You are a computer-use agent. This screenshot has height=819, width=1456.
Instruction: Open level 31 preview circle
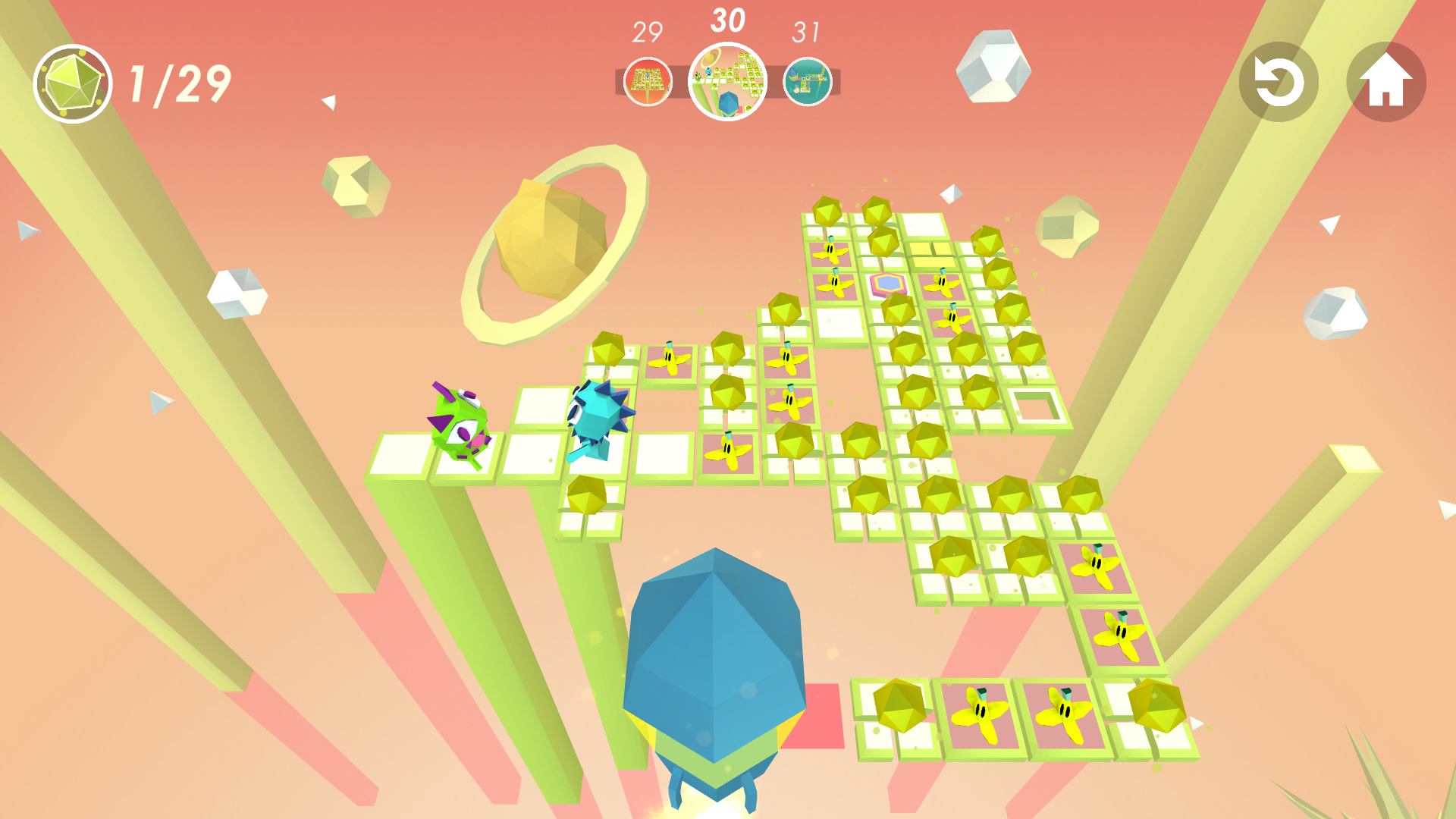click(810, 80)
